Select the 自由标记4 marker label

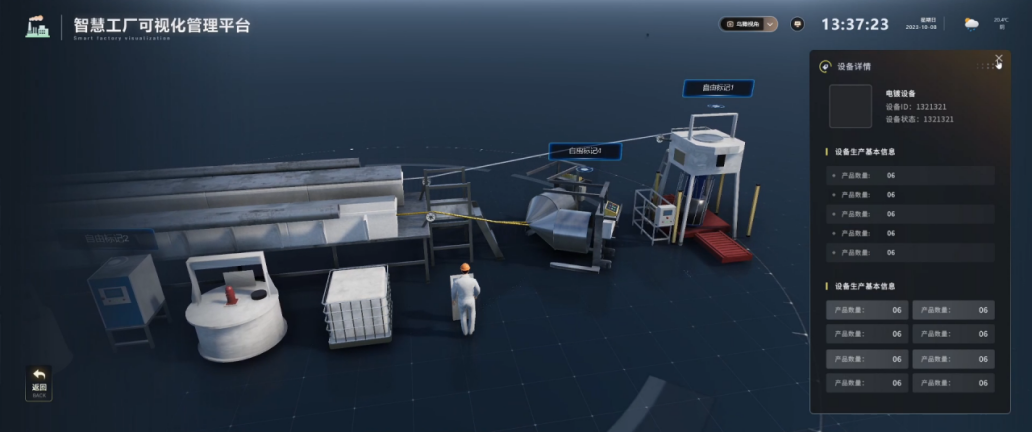click(x=584, y=152)
